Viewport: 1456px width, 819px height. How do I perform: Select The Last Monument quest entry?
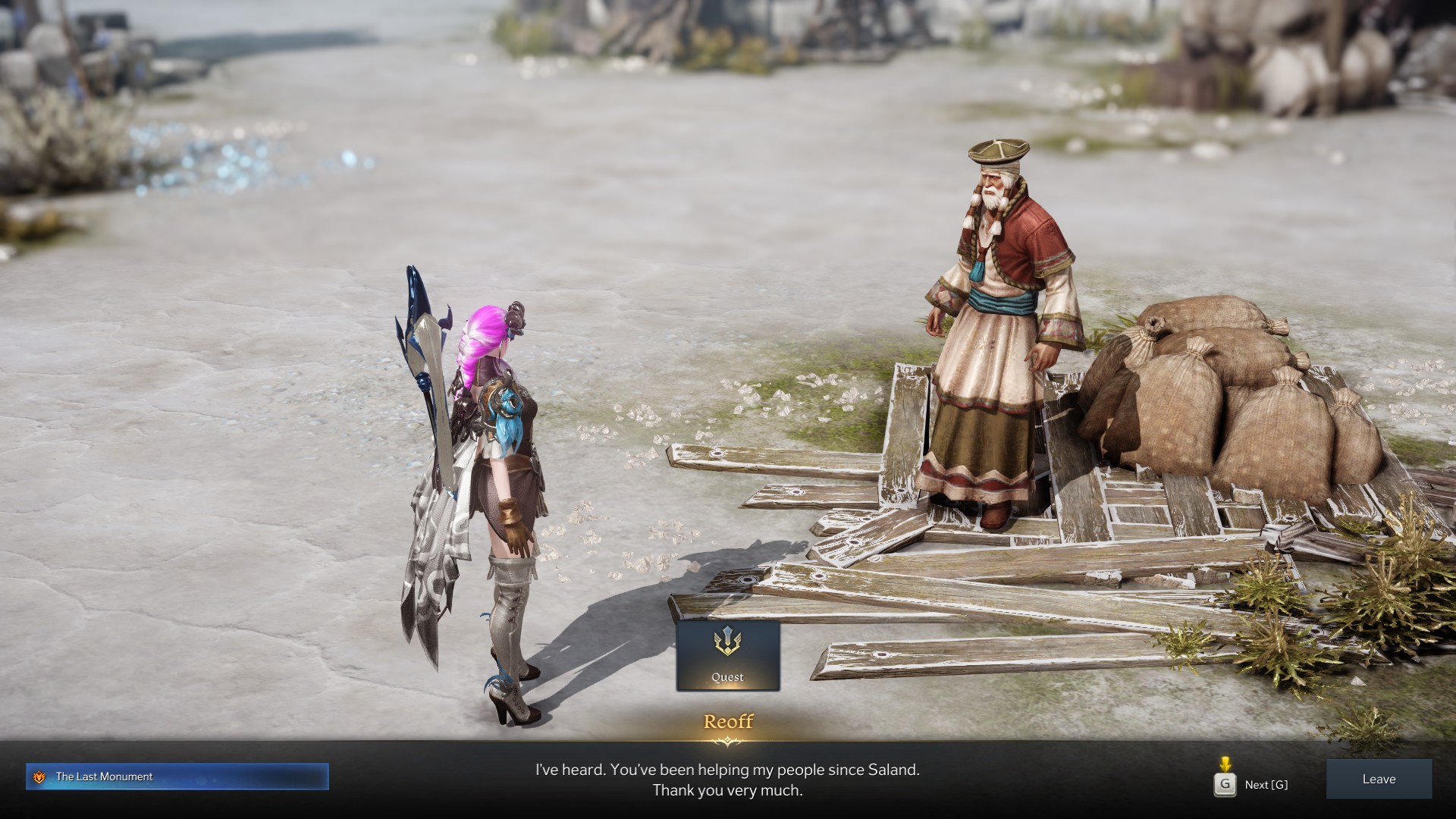(x=177, y=777)
